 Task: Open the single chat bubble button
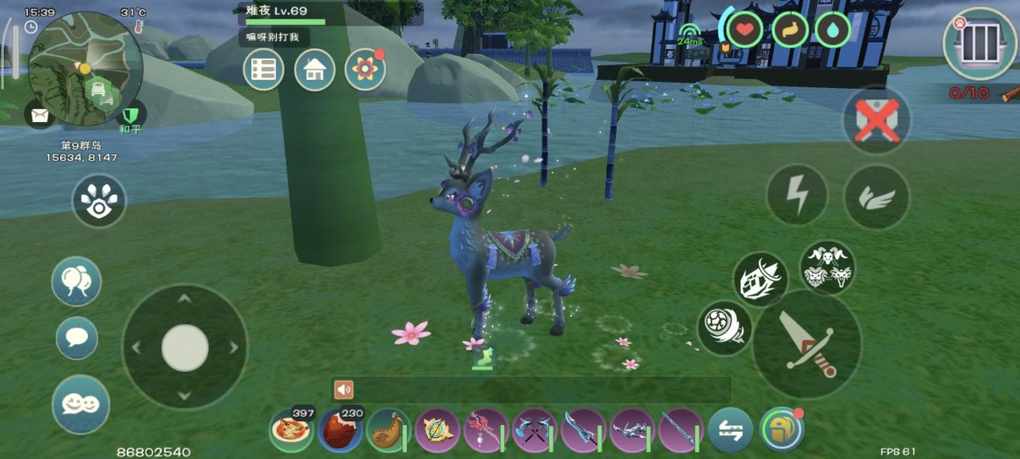pyautogui.click(x=77, y=338)
